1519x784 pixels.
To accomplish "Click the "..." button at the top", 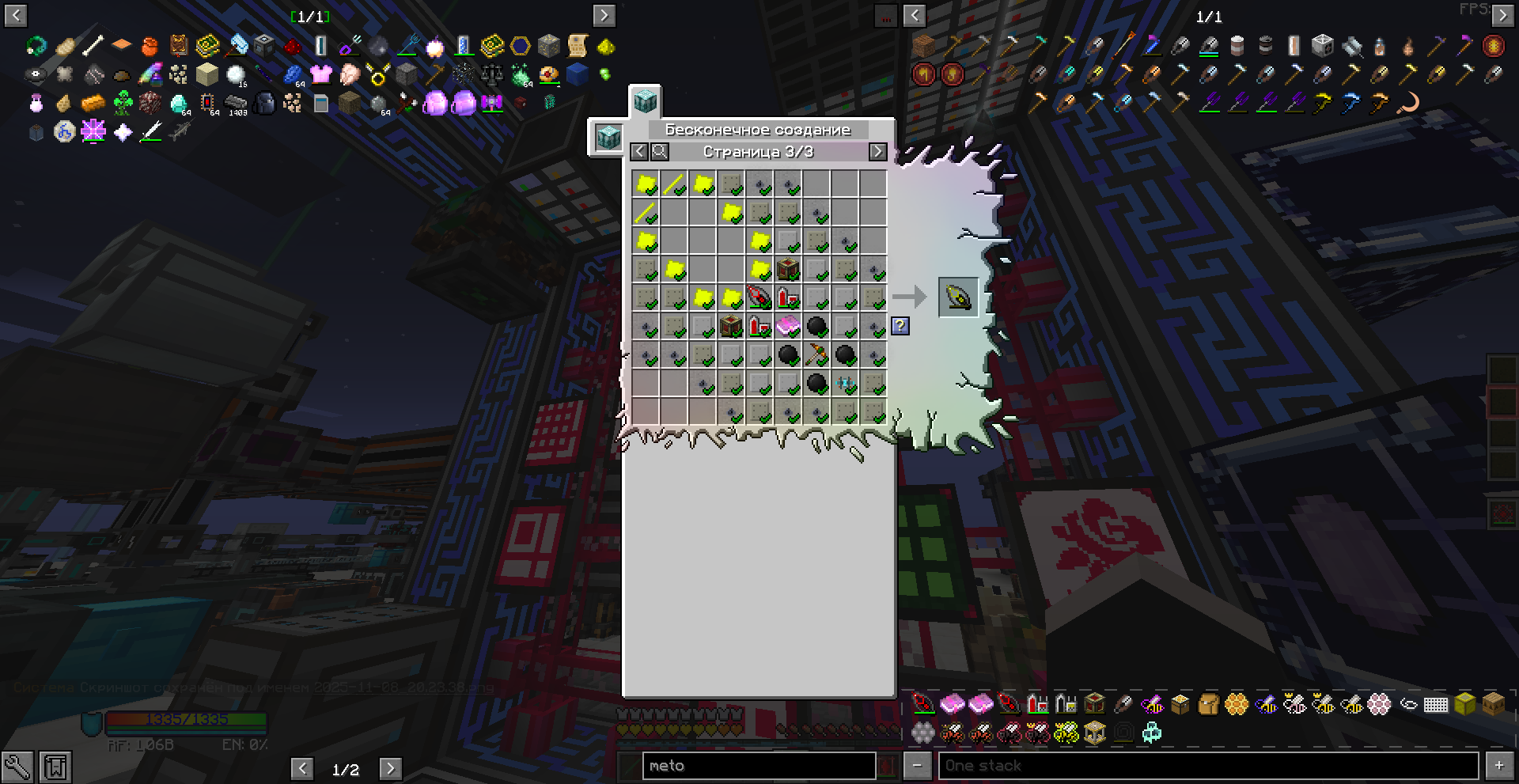I will point(885,15).
